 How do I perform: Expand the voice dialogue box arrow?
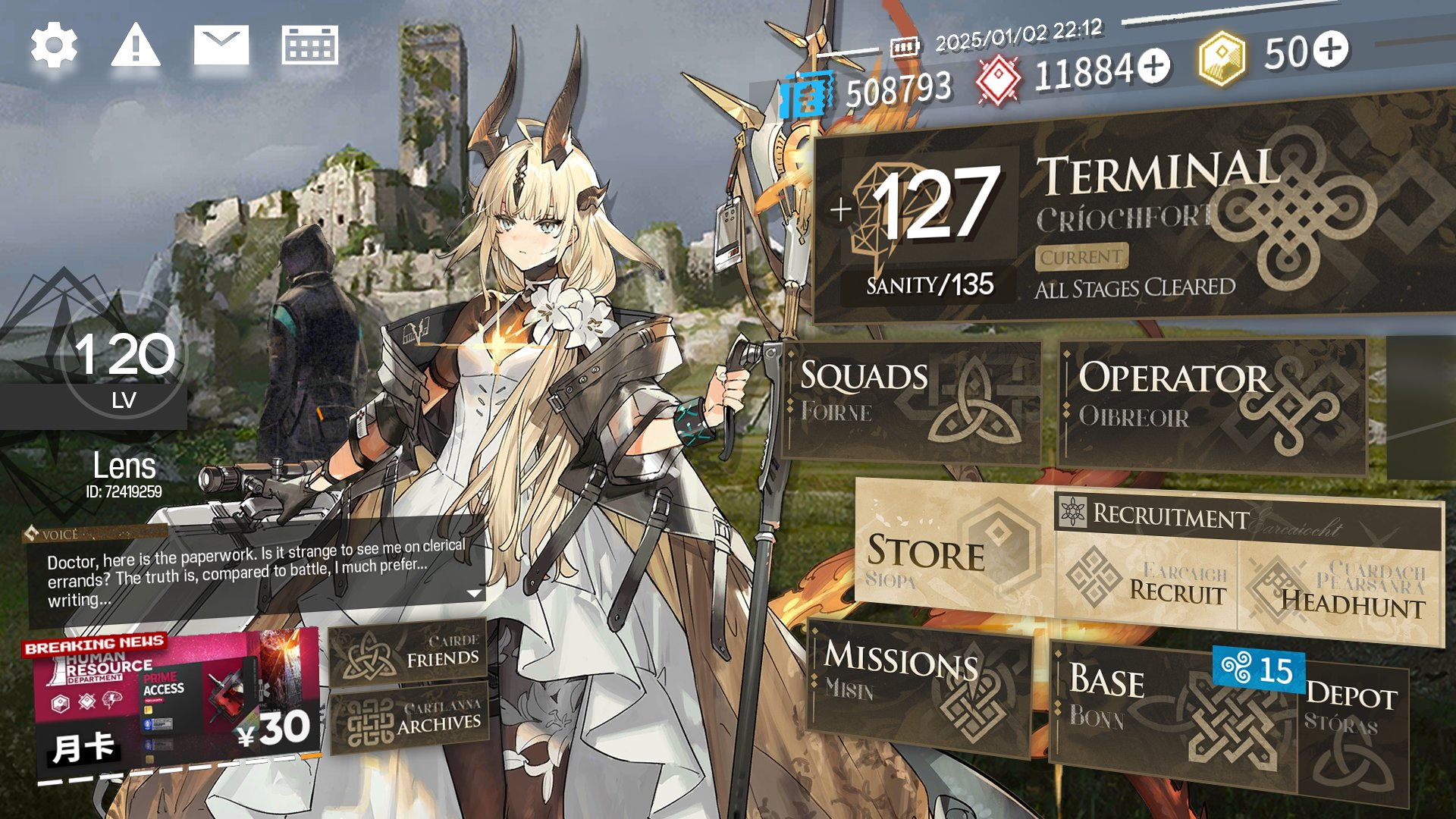point(475,593)
